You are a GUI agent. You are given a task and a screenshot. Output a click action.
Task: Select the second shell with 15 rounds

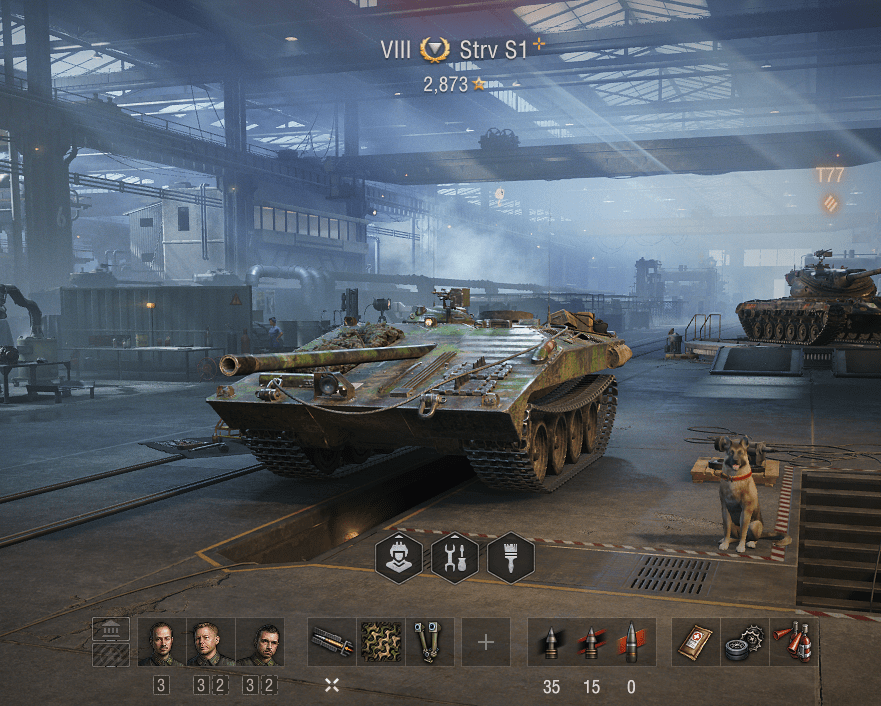[x=592, y=642]
